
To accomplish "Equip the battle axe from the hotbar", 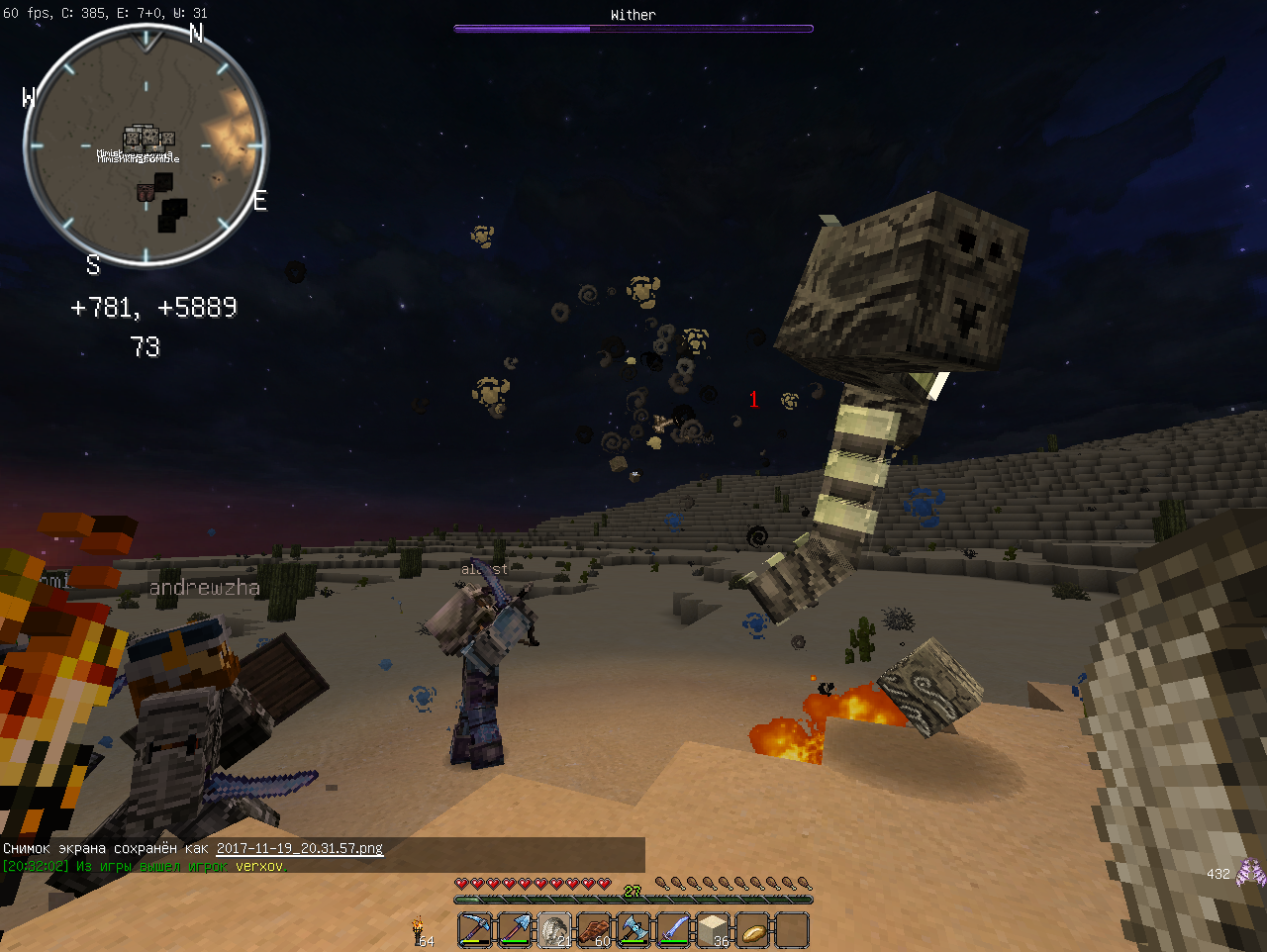I will click(633, 930).
